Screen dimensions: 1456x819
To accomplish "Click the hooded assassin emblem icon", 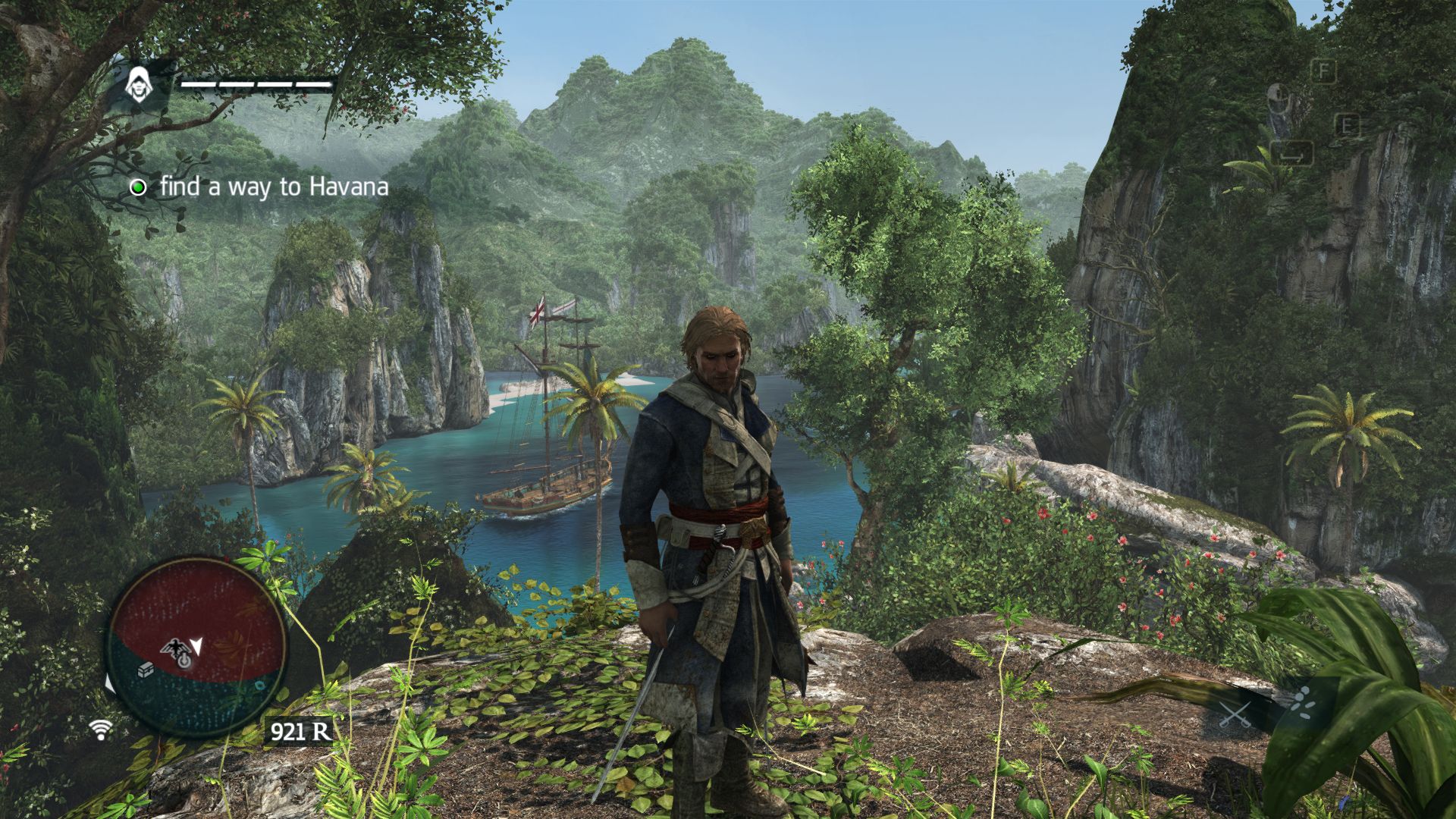I will [139, 85].
